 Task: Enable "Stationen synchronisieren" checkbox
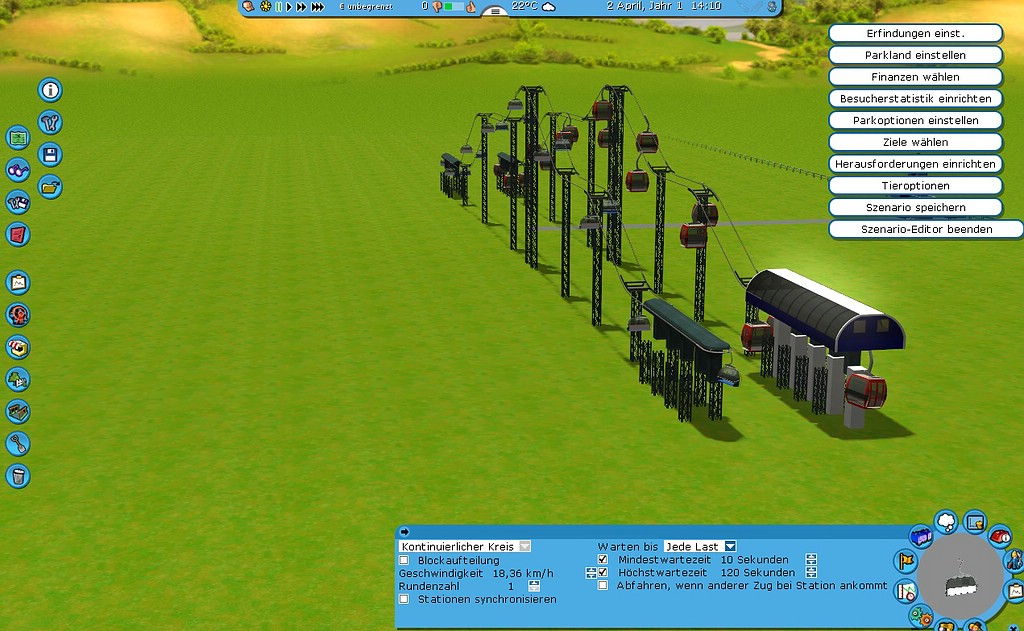[404, 599]
